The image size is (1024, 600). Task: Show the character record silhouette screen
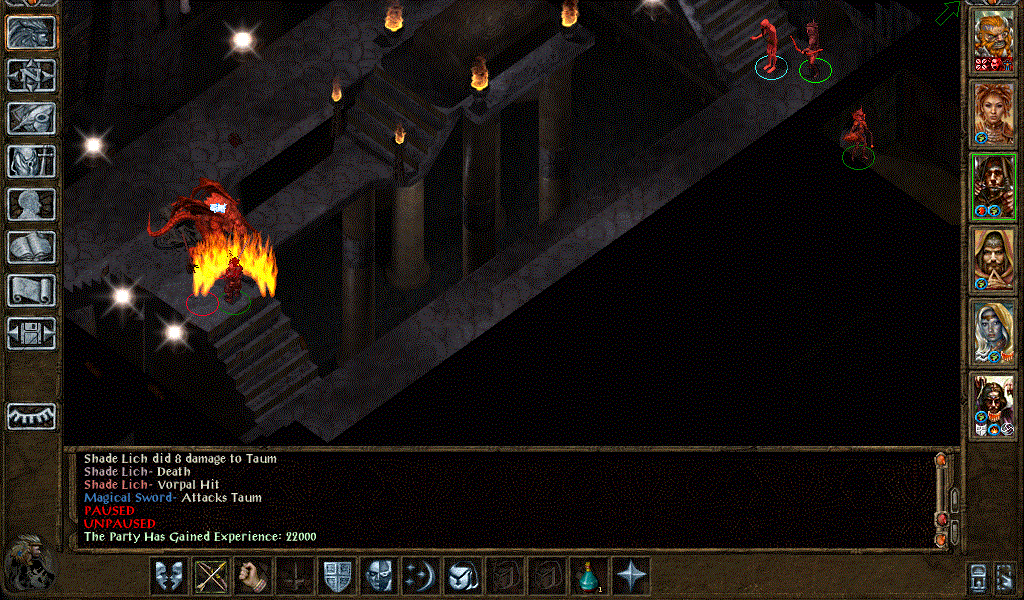click(x=31, y=204)
